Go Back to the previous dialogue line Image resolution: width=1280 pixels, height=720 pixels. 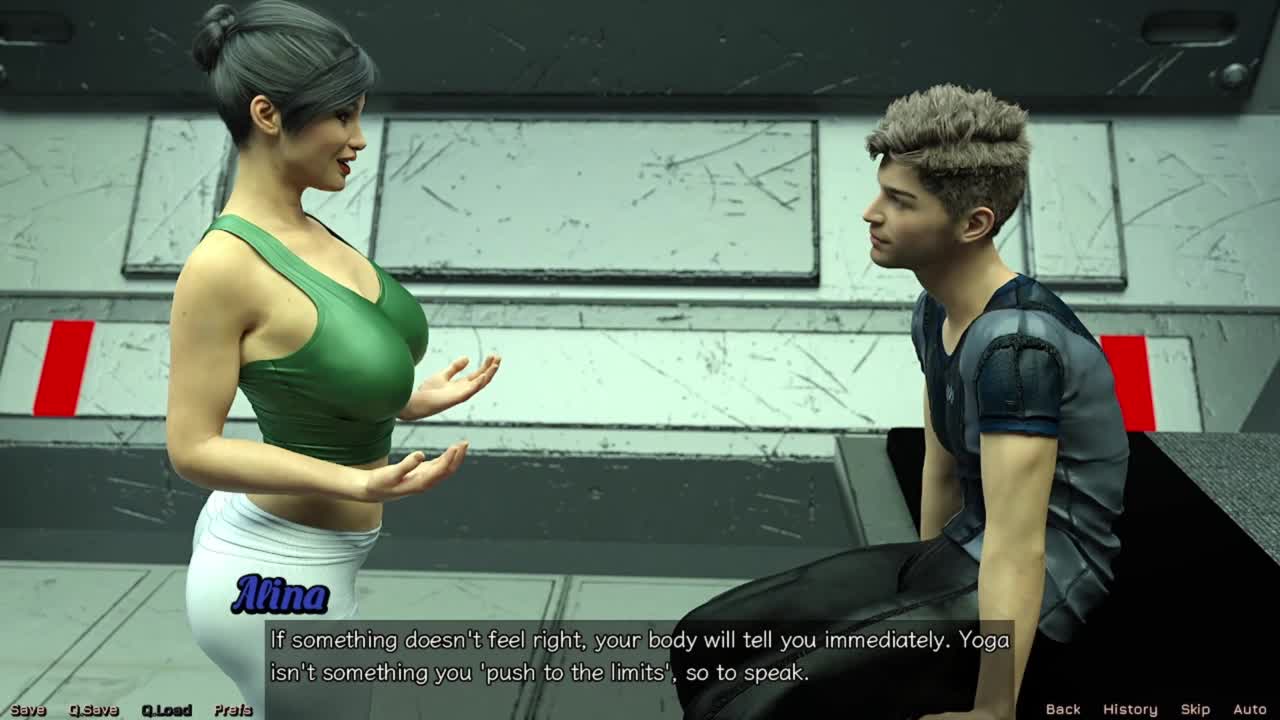pos(1063,709)
